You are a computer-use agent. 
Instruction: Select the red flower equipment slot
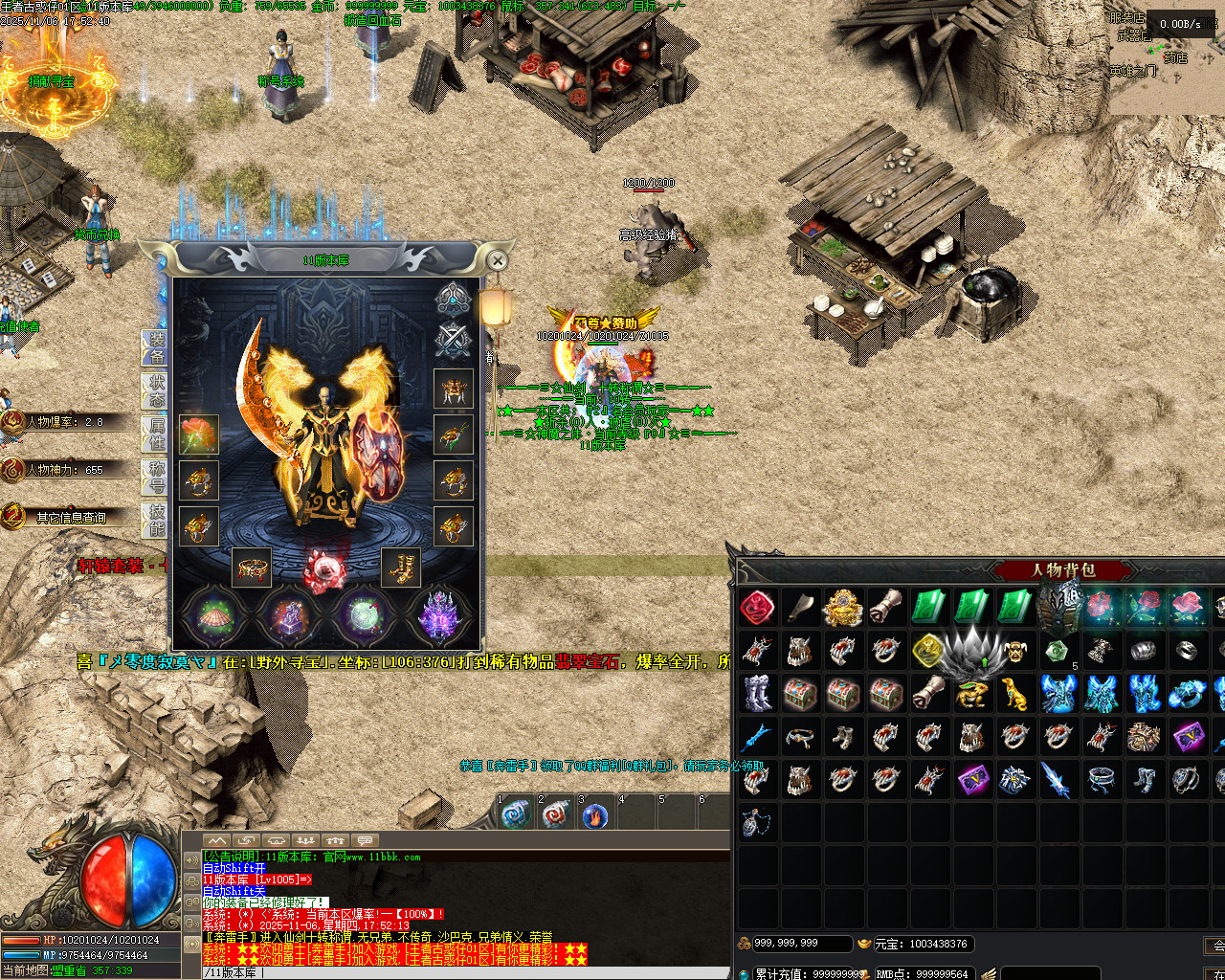pos(199,434)
